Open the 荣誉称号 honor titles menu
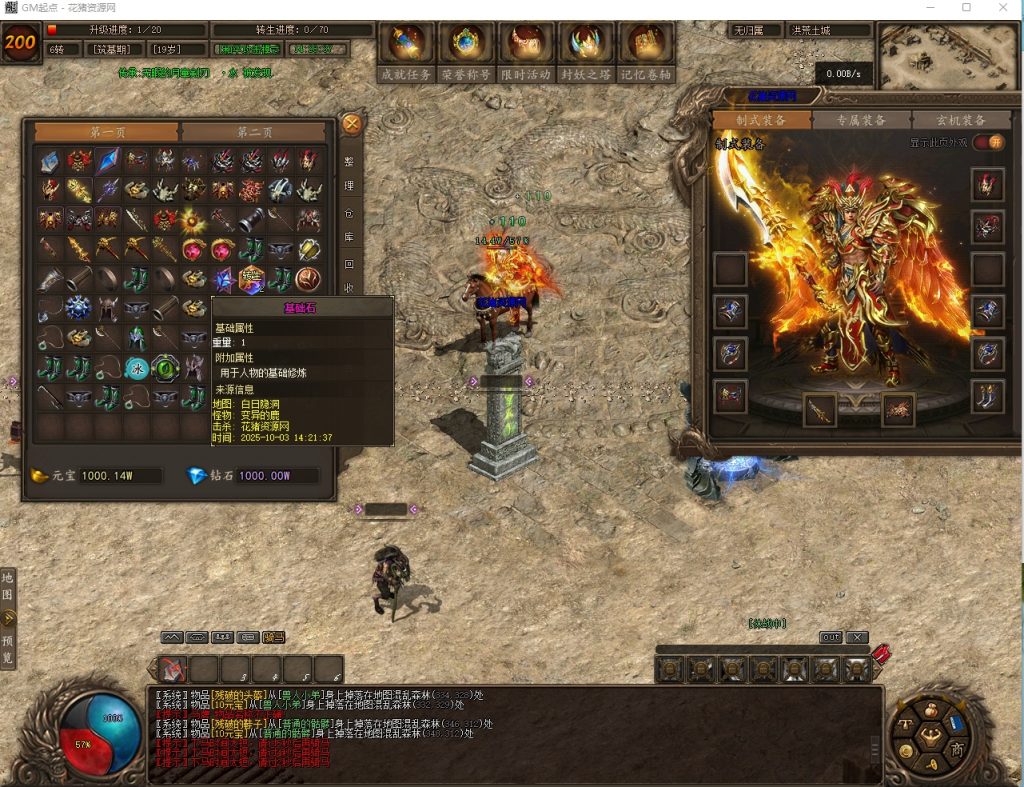 coord(467,50)
